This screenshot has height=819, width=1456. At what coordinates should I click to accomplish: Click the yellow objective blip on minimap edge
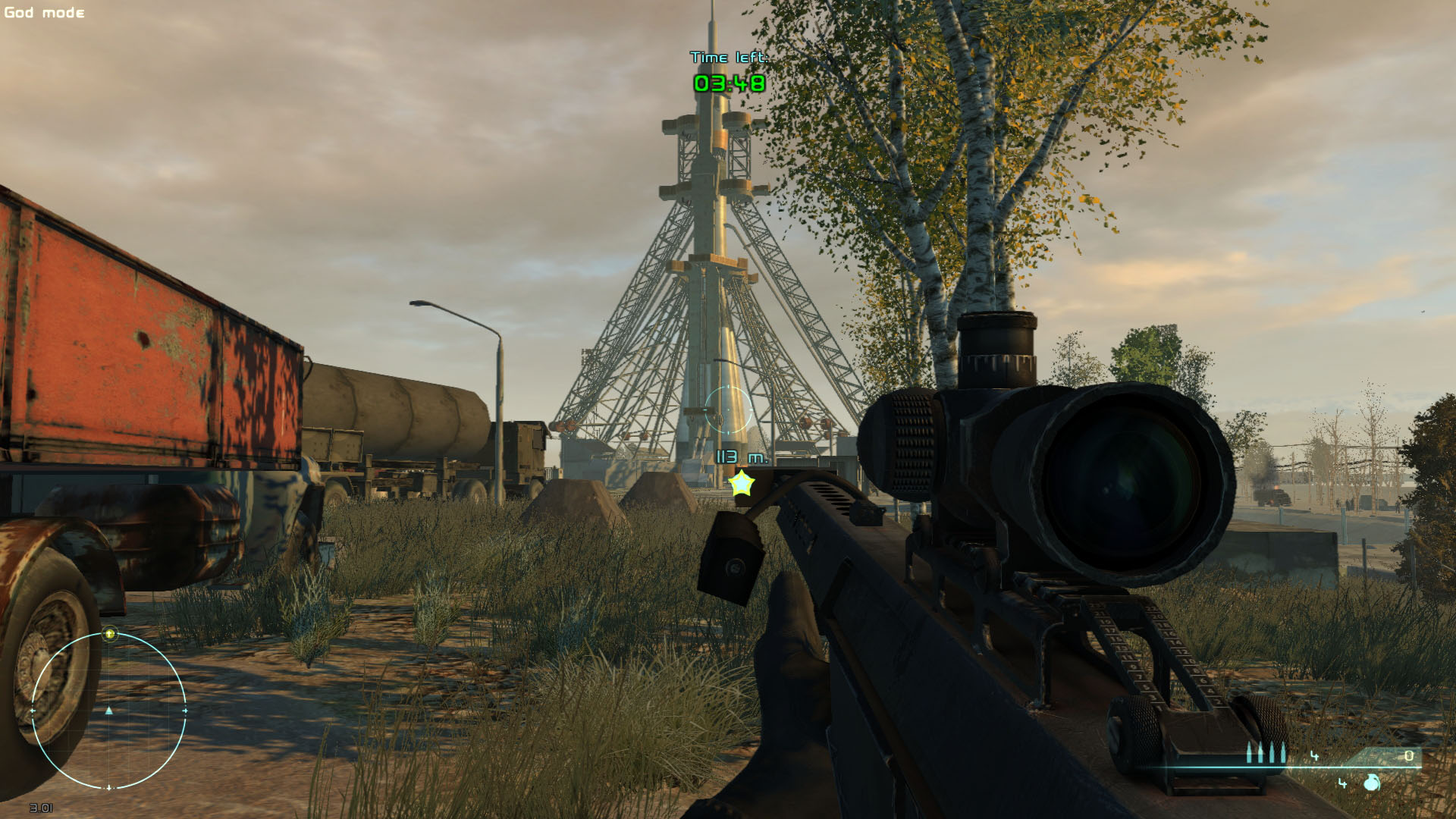(109, 634)
